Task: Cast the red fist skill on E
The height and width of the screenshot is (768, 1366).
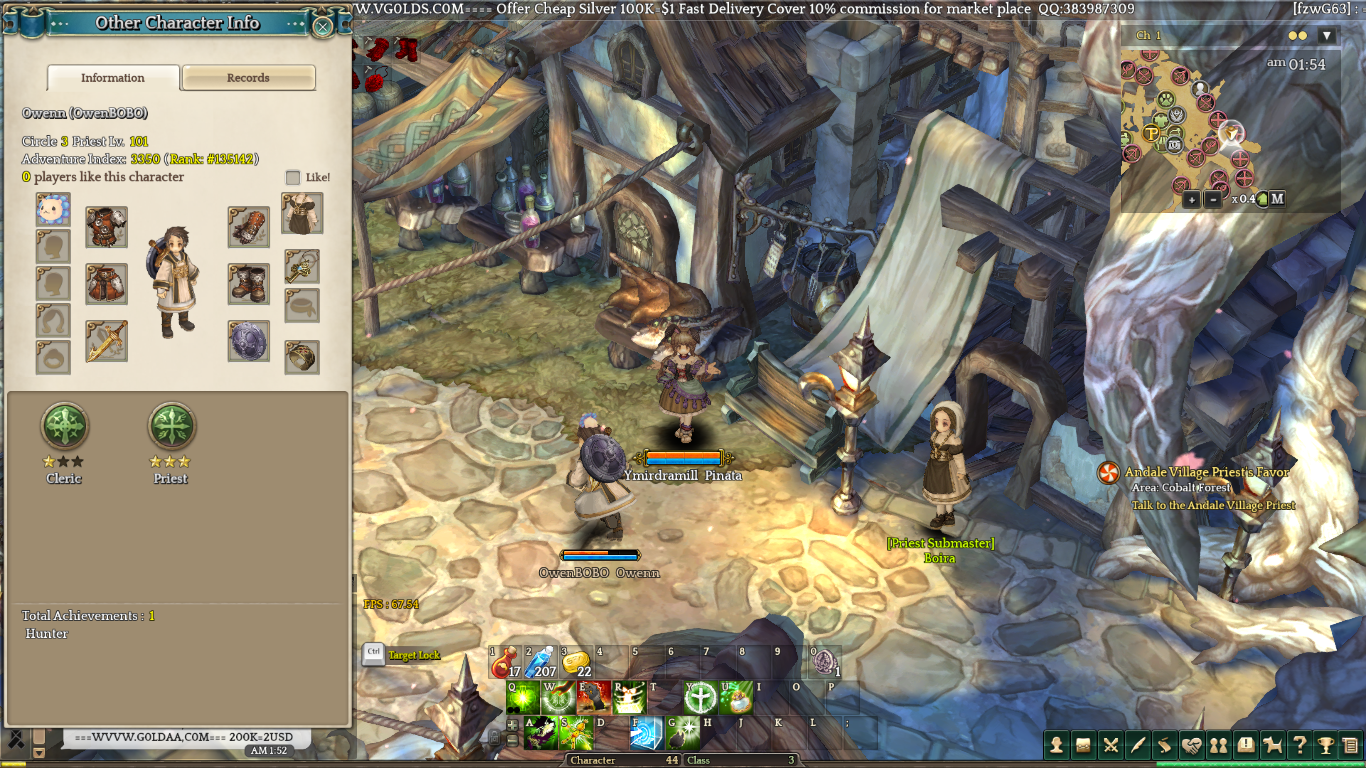Action: point(593,697)
